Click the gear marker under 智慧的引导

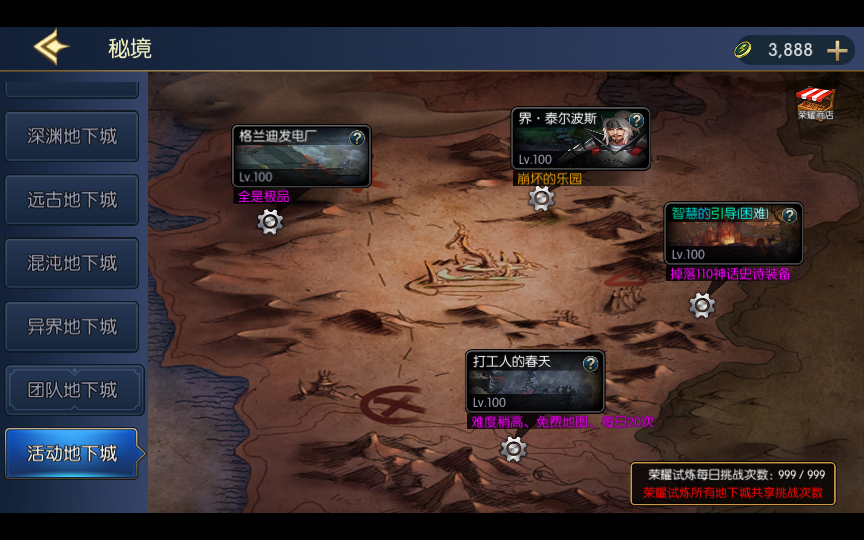(702, 305)
